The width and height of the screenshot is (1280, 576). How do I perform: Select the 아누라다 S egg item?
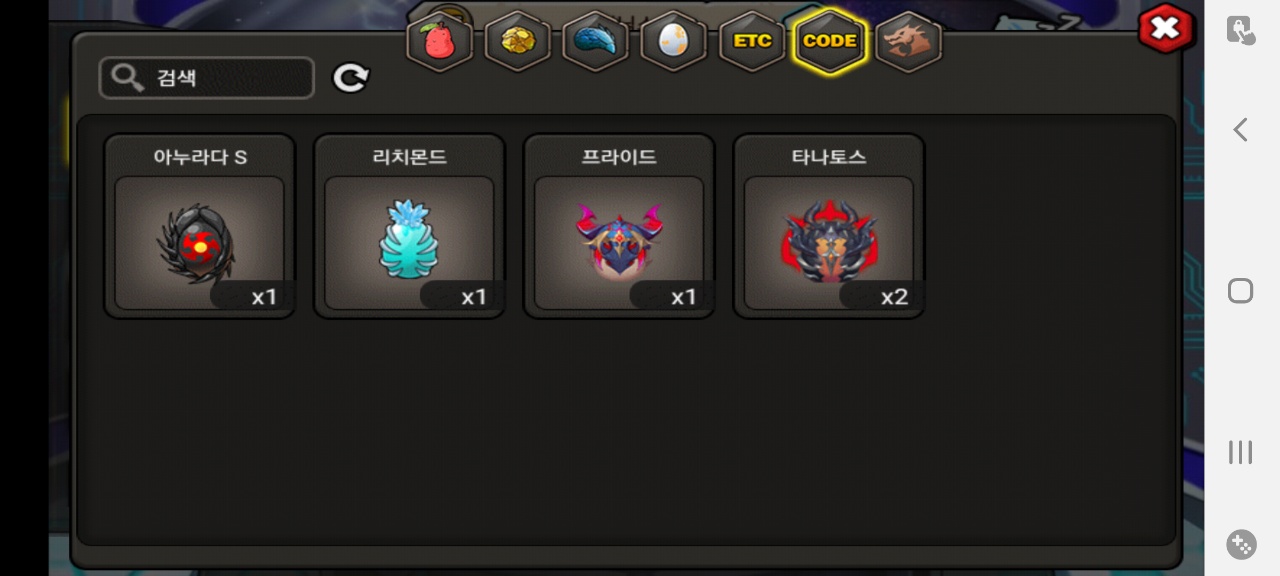click(199, 243)
